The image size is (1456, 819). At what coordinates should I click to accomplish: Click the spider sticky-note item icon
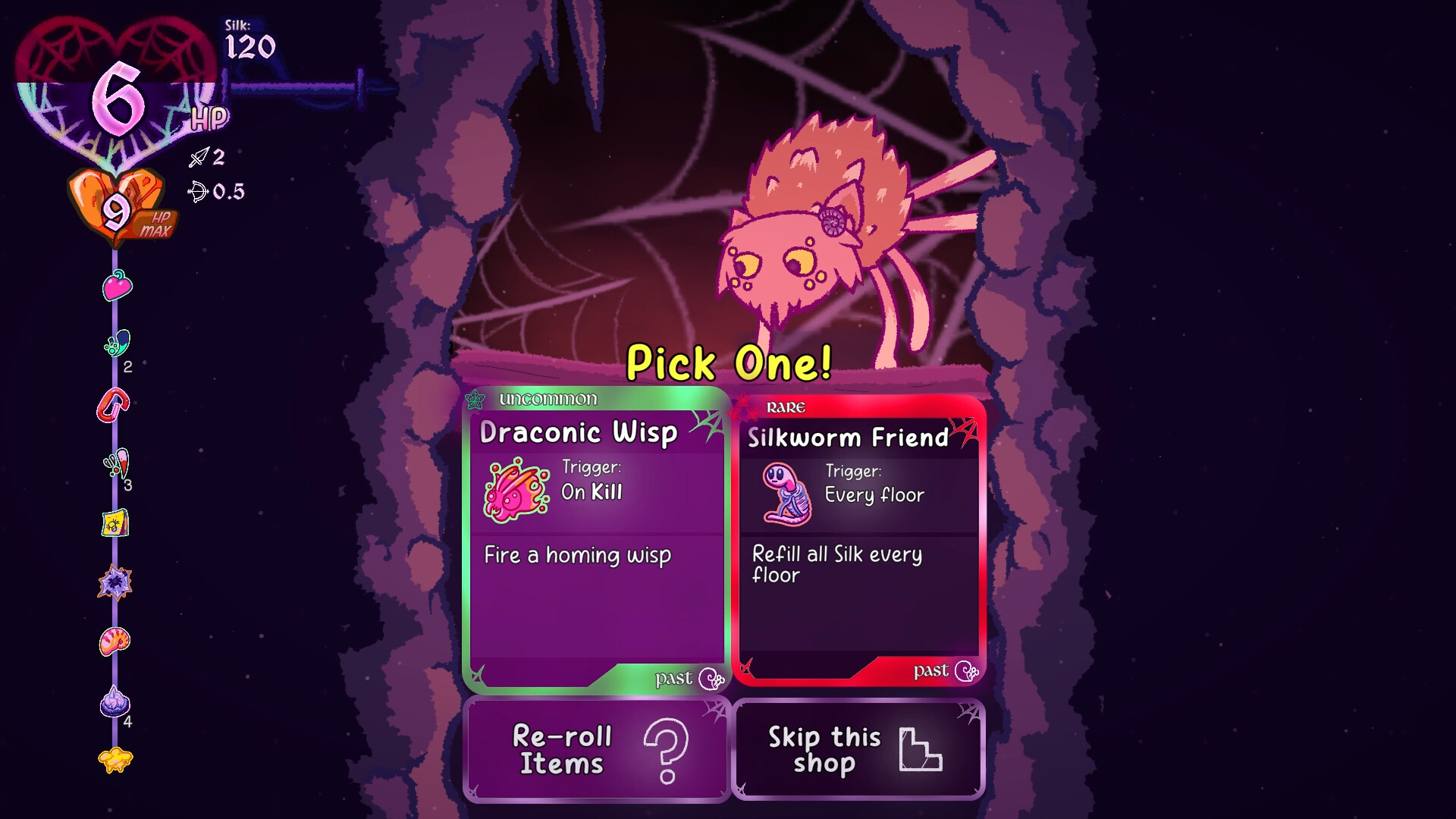115,523
